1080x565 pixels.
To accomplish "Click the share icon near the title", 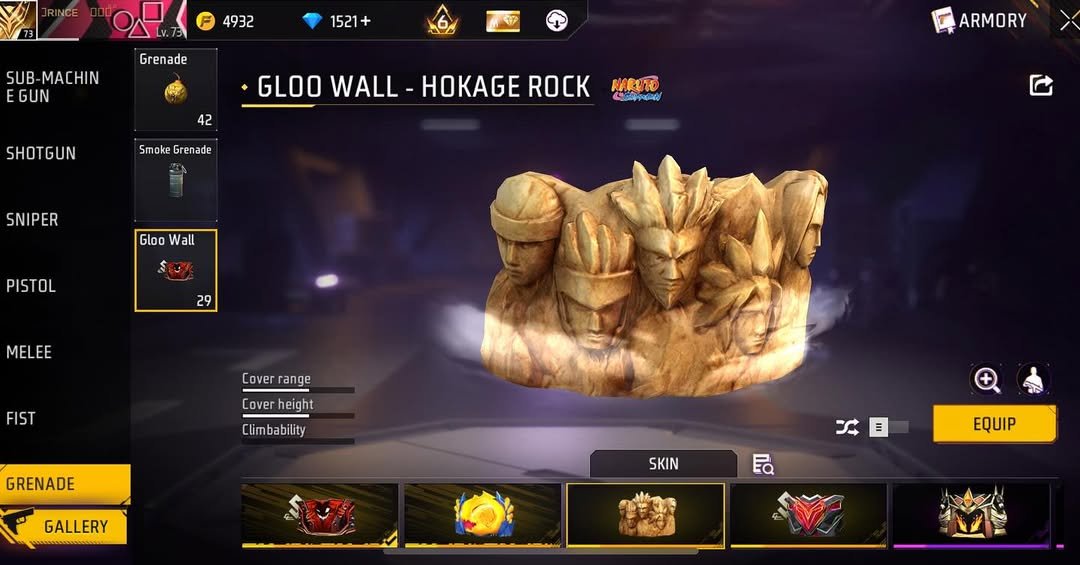I will 1041,86.
